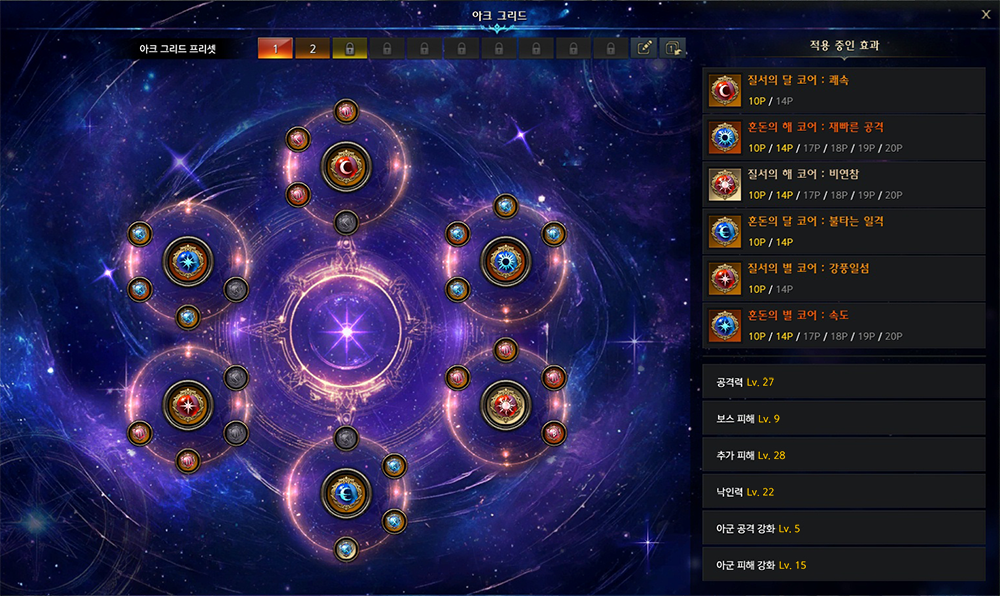Select the blue sun core in the grid
The width and height of the screenshot is (1000, 596).
[505, 261]
